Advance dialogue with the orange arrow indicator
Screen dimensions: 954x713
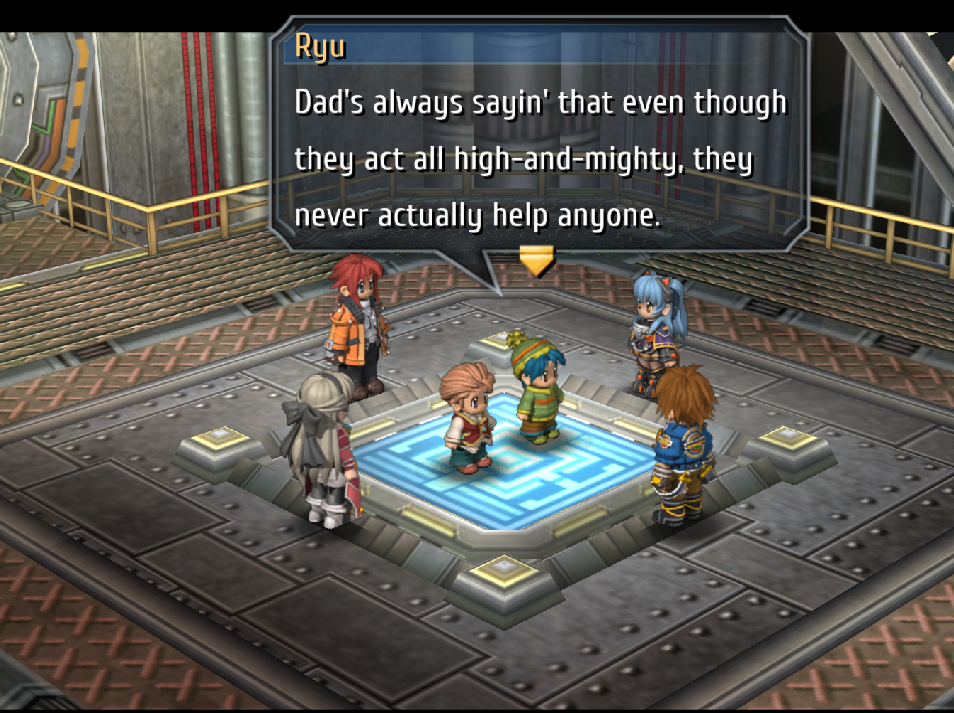point(537,261)
